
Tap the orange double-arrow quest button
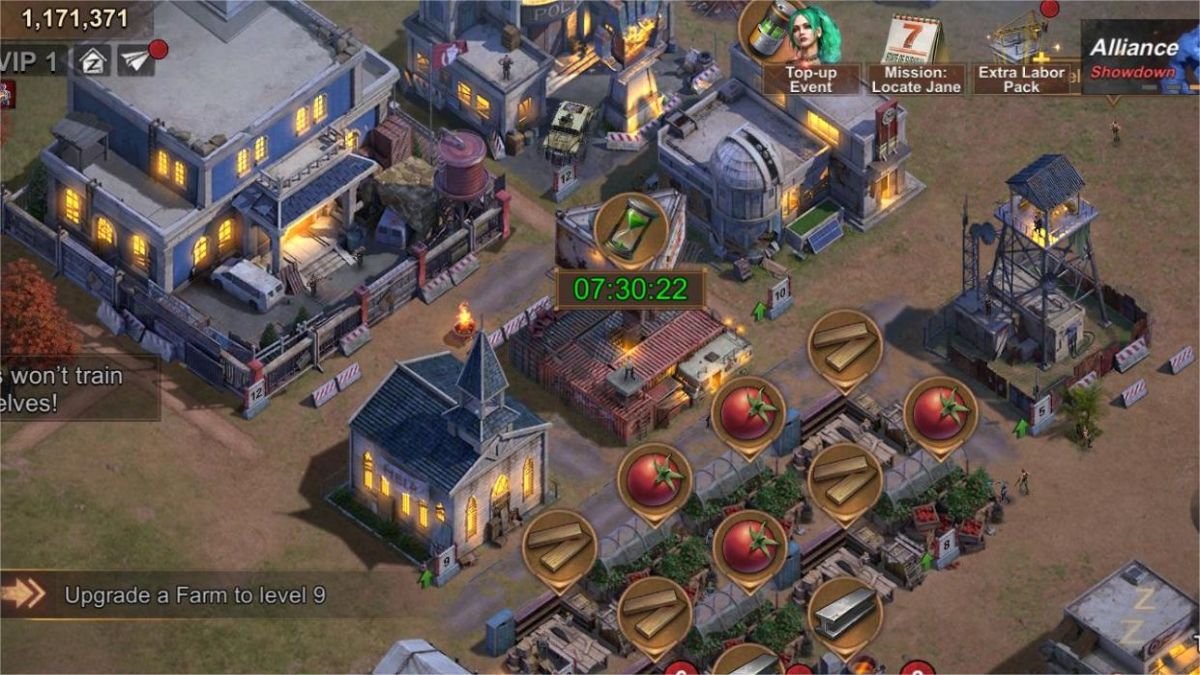24,594
